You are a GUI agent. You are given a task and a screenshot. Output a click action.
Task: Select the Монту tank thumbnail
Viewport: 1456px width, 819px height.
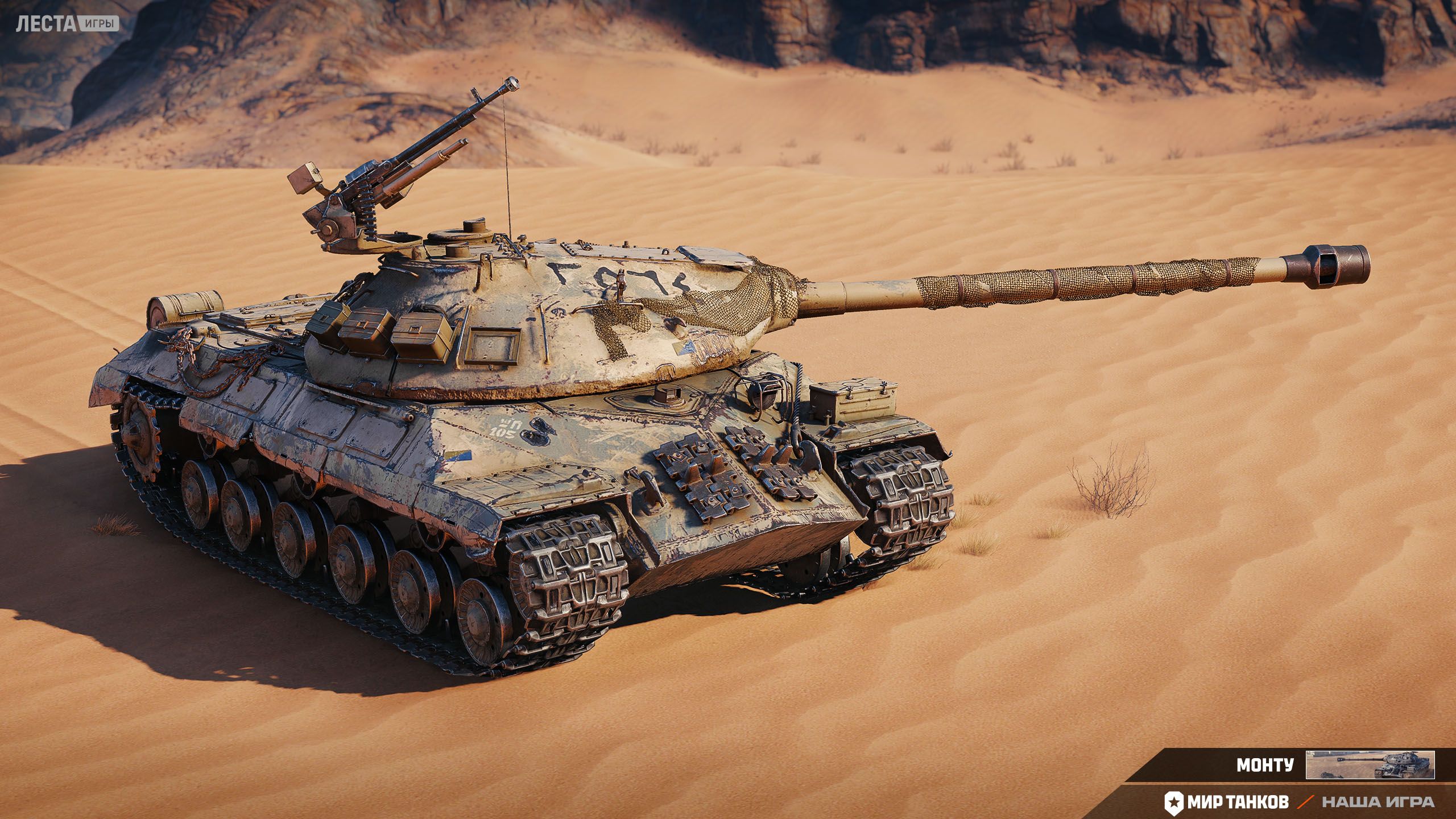pyautogui.click(x=1370, y=765)
